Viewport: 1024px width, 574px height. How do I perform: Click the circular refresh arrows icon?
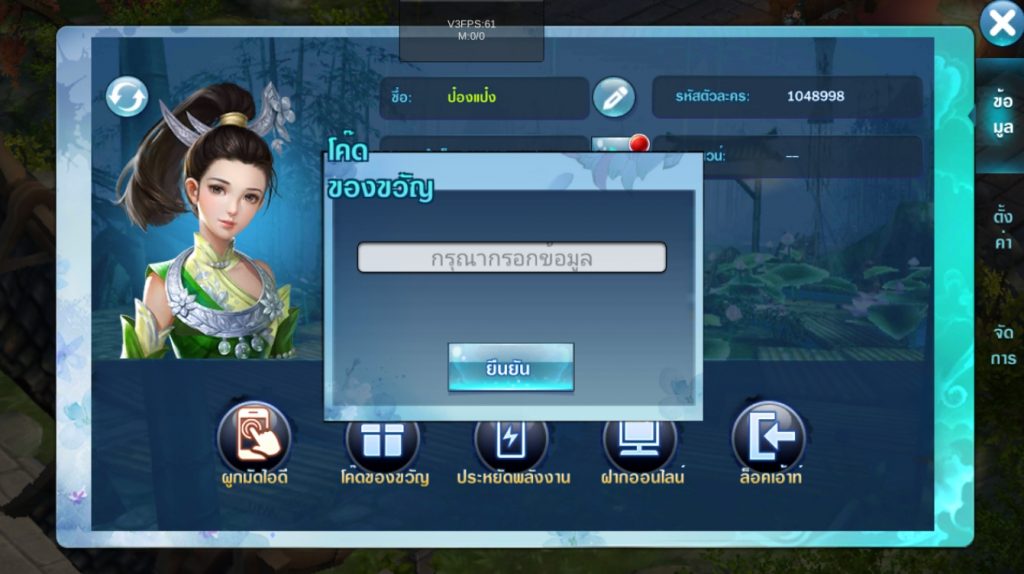point(127,97)
